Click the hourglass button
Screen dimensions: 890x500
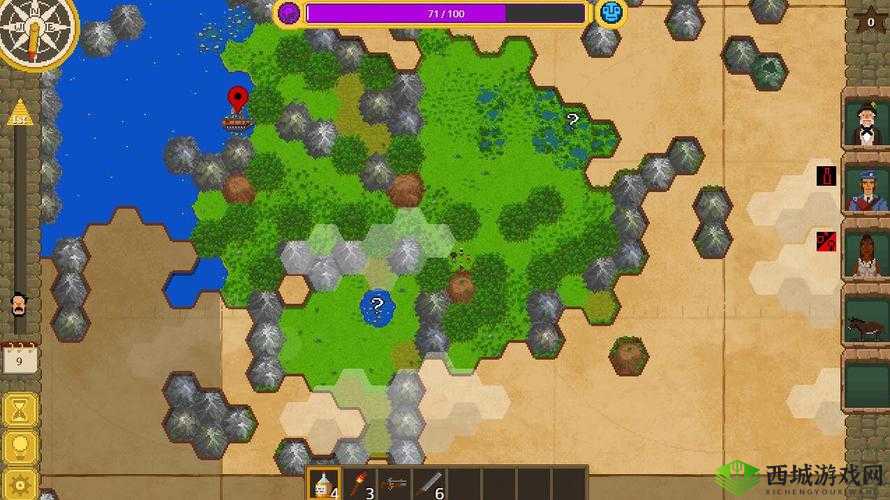[x=20, y=410]
